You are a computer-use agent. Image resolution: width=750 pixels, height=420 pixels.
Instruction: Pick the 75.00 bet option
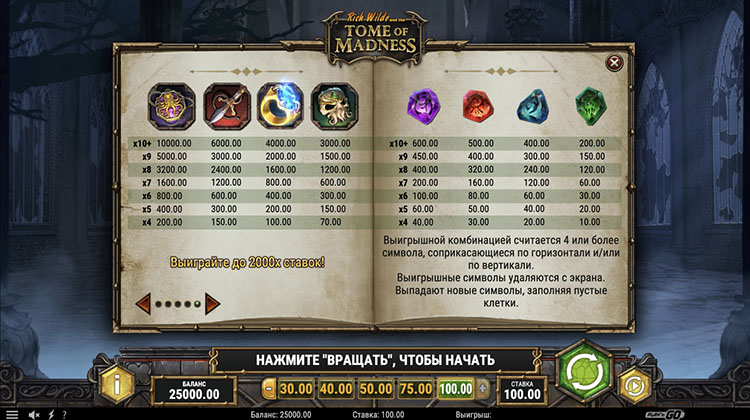point(415,388)
